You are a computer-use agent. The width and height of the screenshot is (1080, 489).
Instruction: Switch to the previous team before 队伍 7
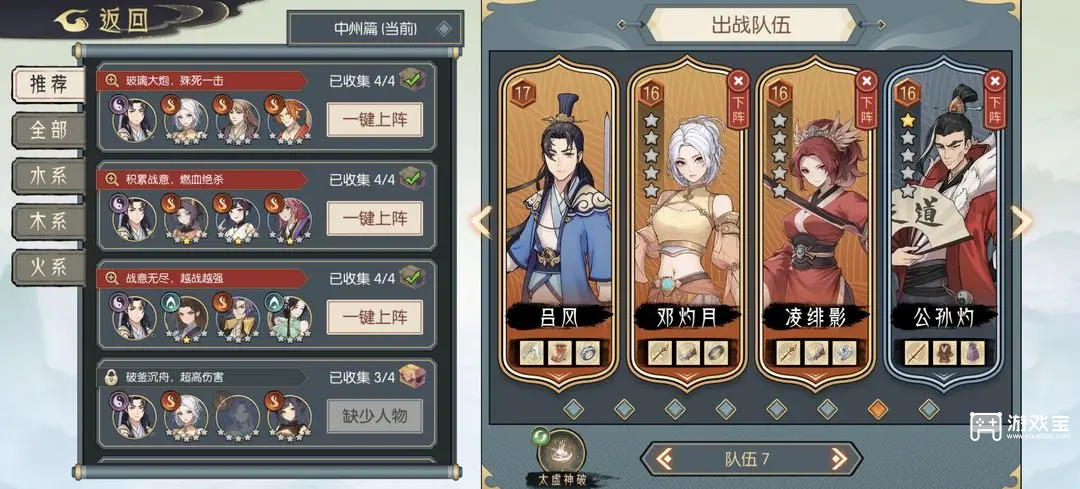click(660, 459)
